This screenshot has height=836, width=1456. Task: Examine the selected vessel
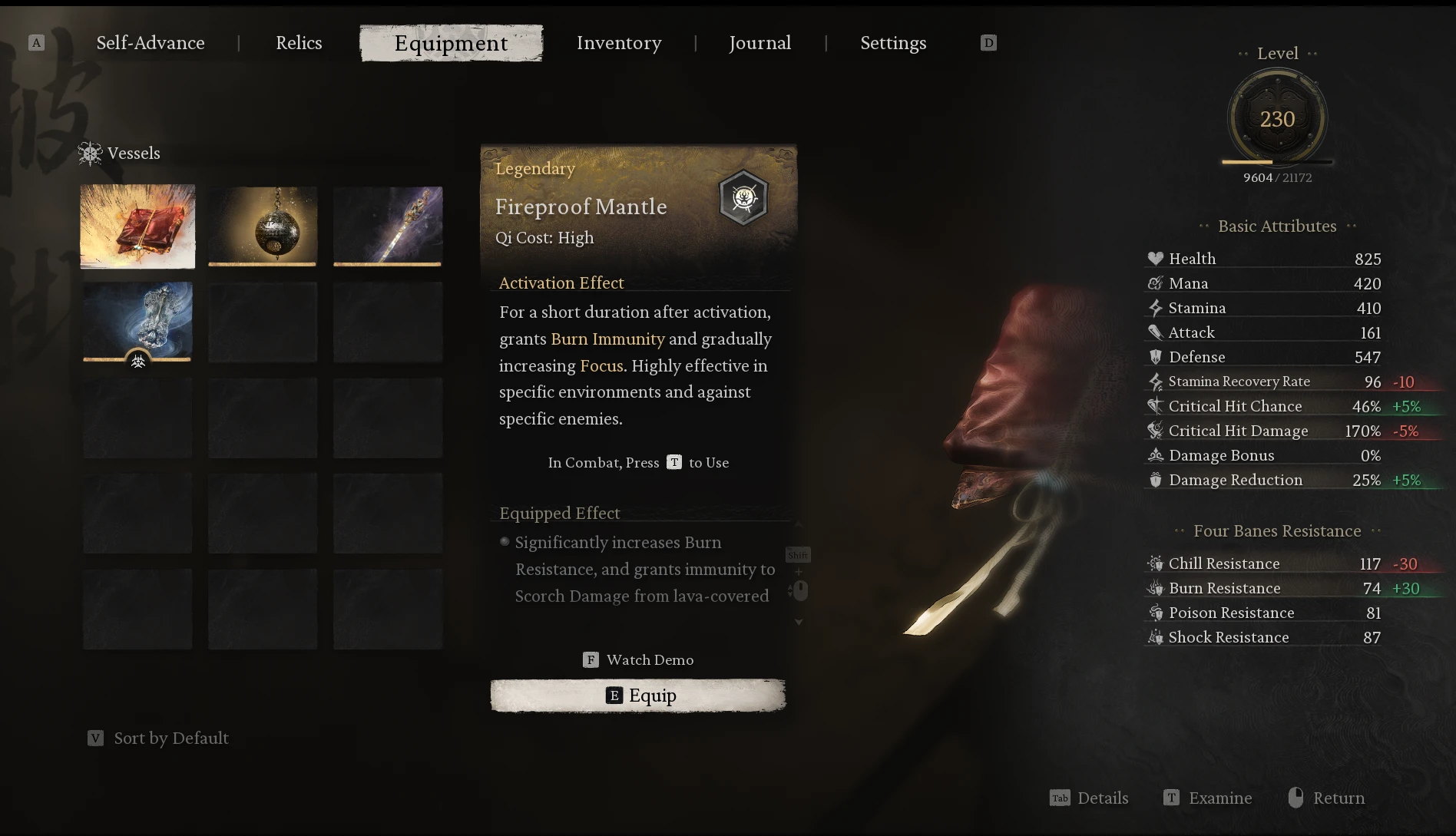coord(1208,798)
